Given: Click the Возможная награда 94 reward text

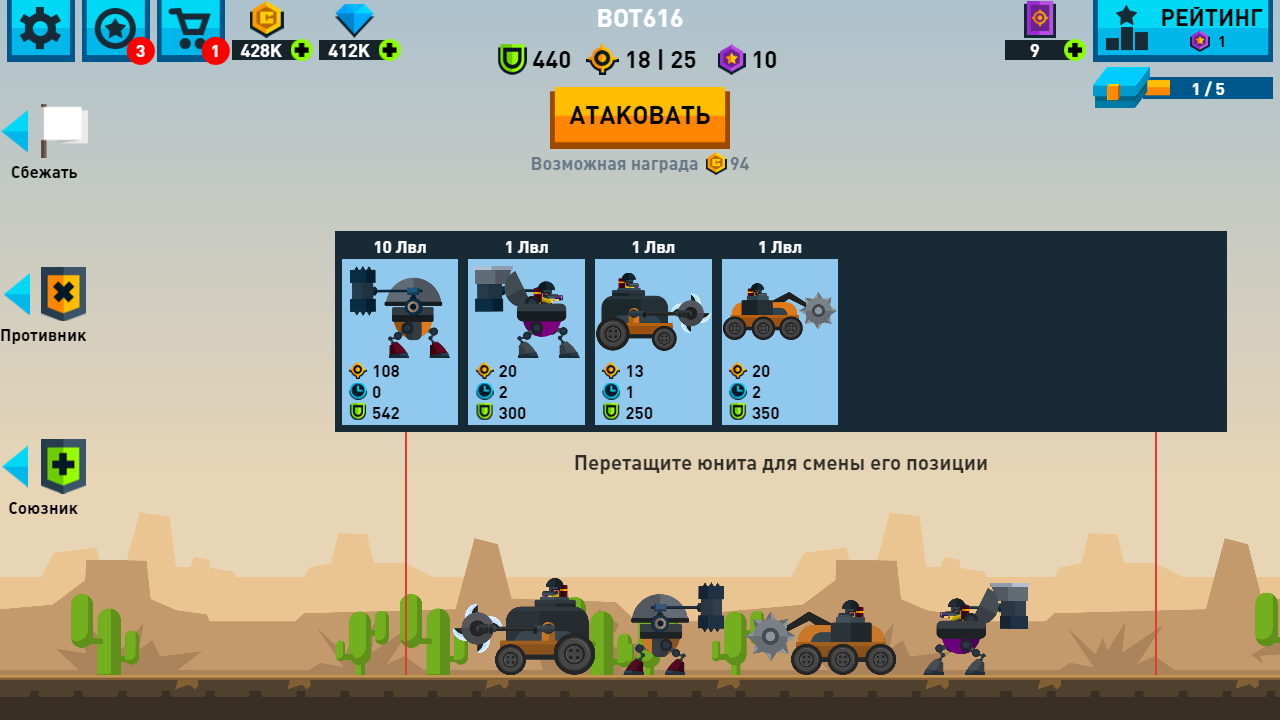Looking at the screenshot, I should [640, 163].
